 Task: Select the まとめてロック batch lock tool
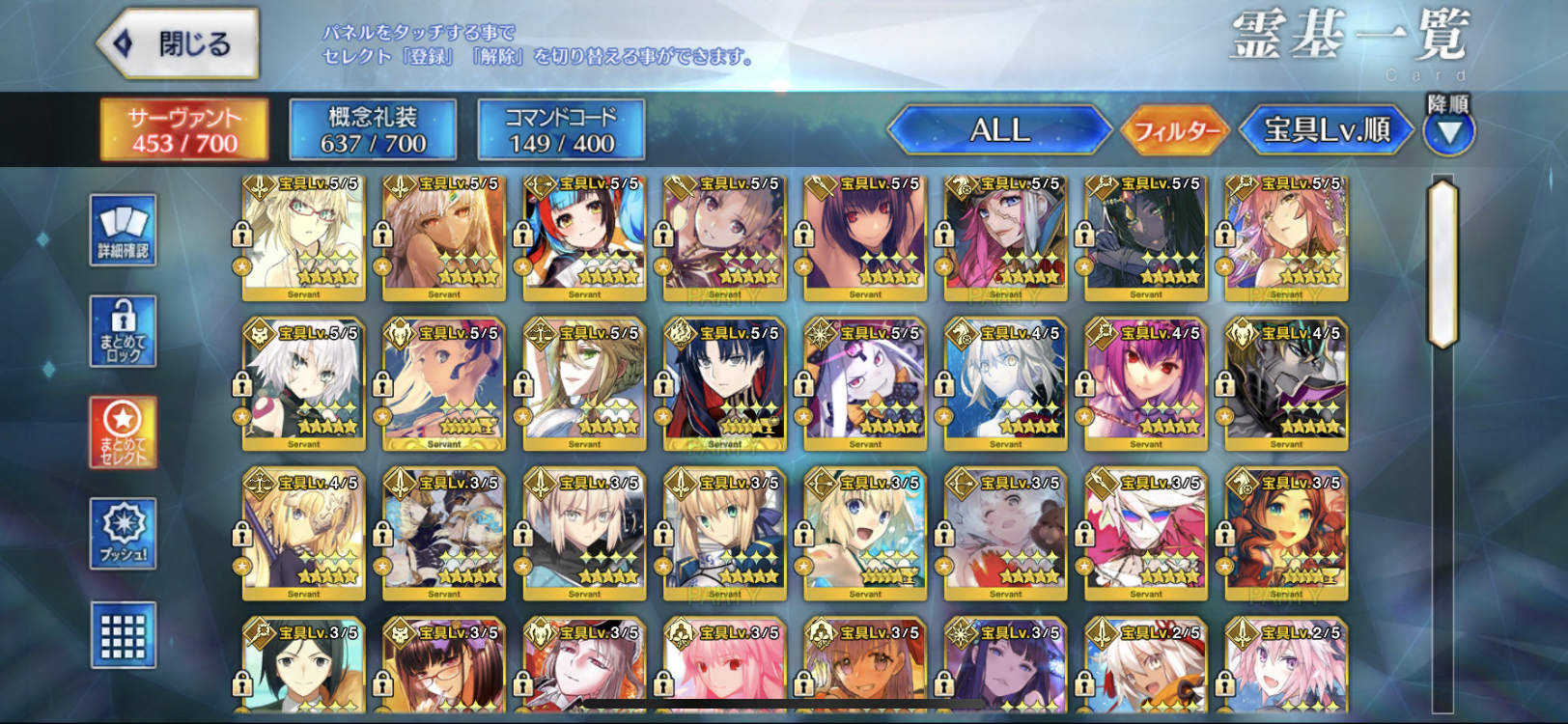[x=123, y=337]
